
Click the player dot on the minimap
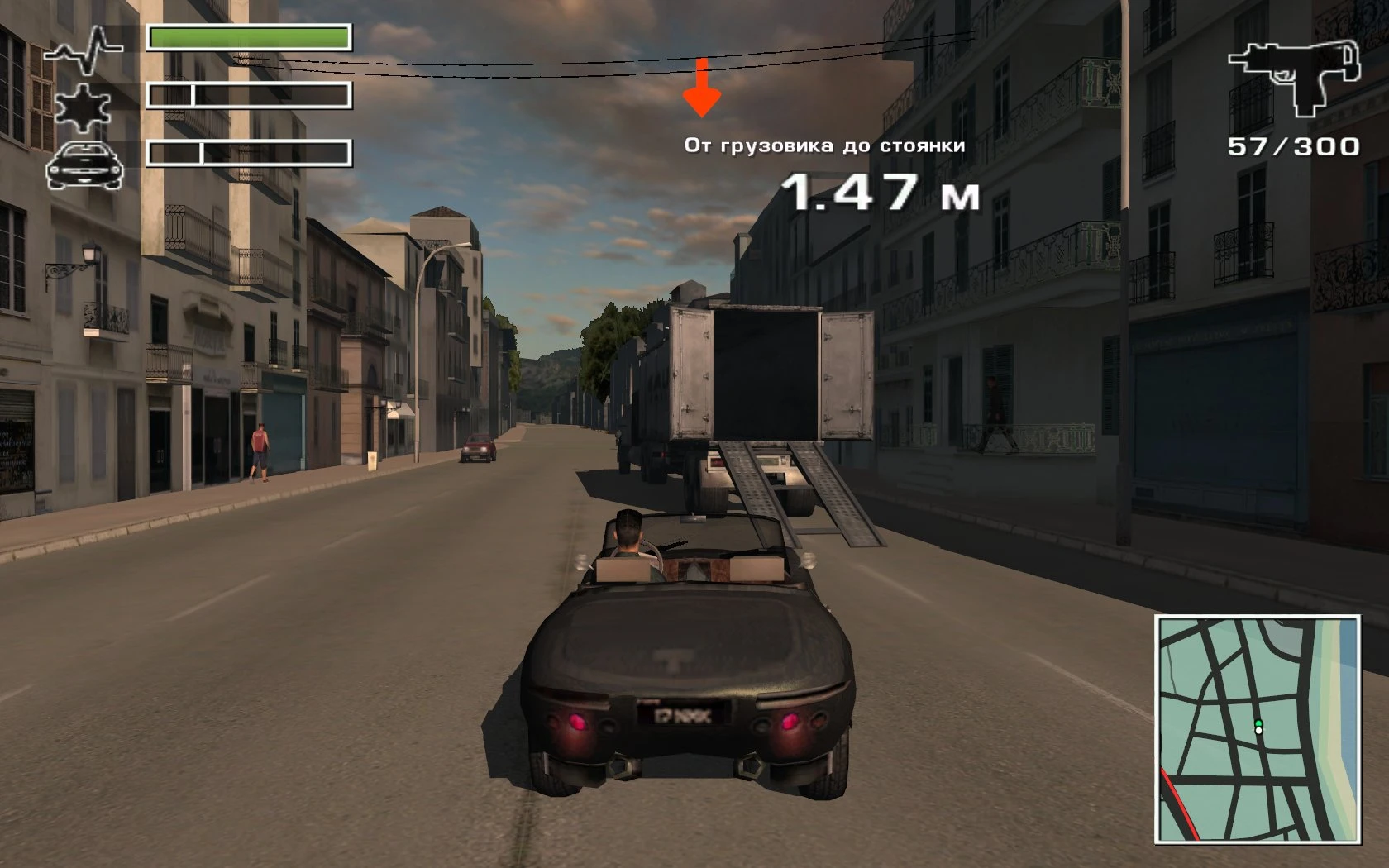coord(1257,729)
